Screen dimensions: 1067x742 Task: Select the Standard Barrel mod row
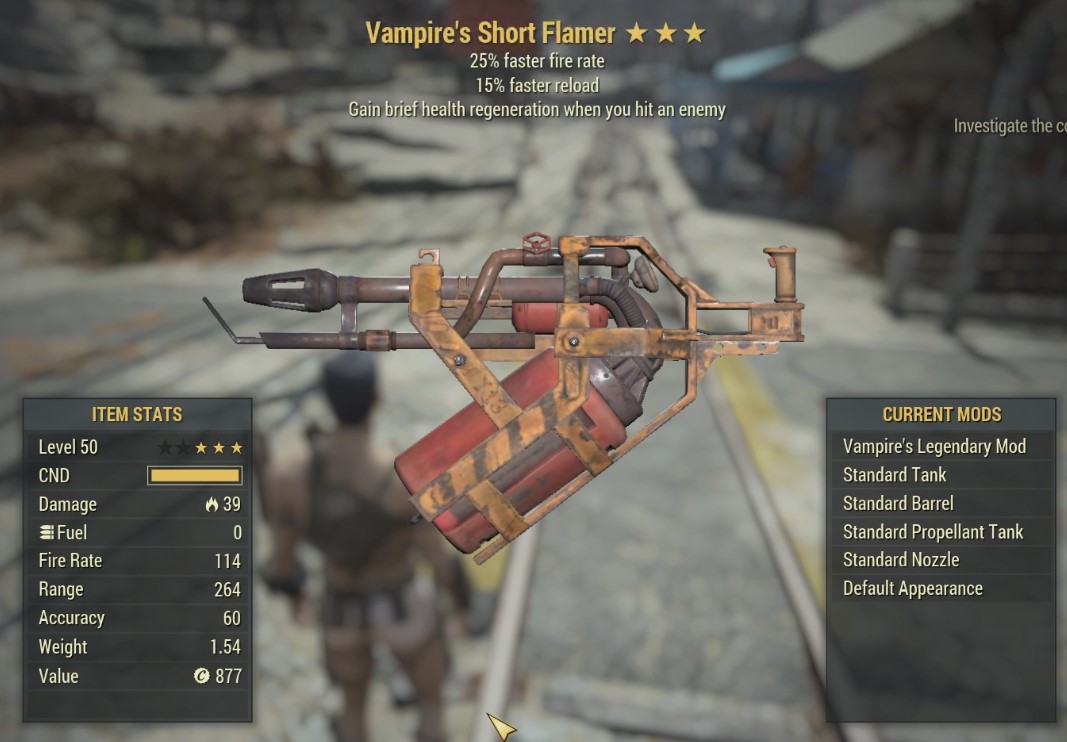click(898, 503)
